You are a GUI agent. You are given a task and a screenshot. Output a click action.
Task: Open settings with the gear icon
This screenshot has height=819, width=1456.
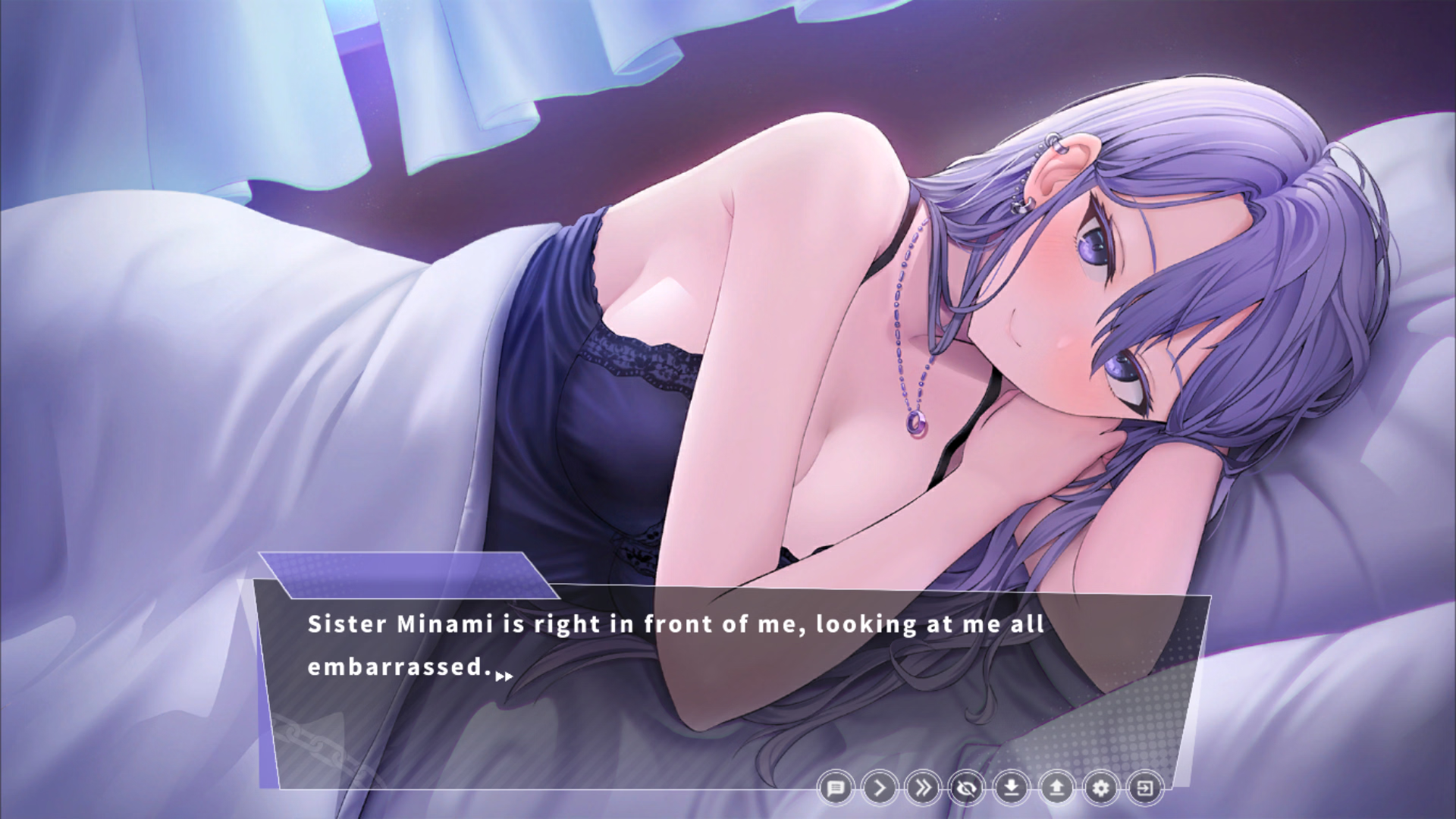pos(1100,789)
